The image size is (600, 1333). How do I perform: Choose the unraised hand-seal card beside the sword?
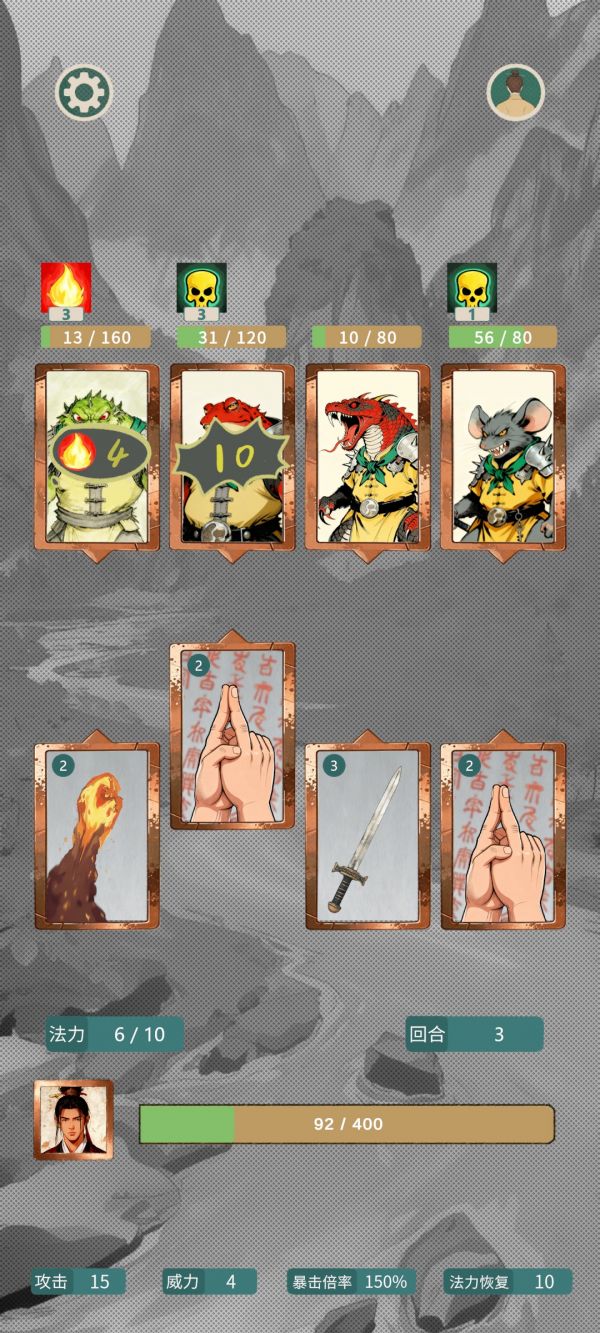click(x=503, y=836)
